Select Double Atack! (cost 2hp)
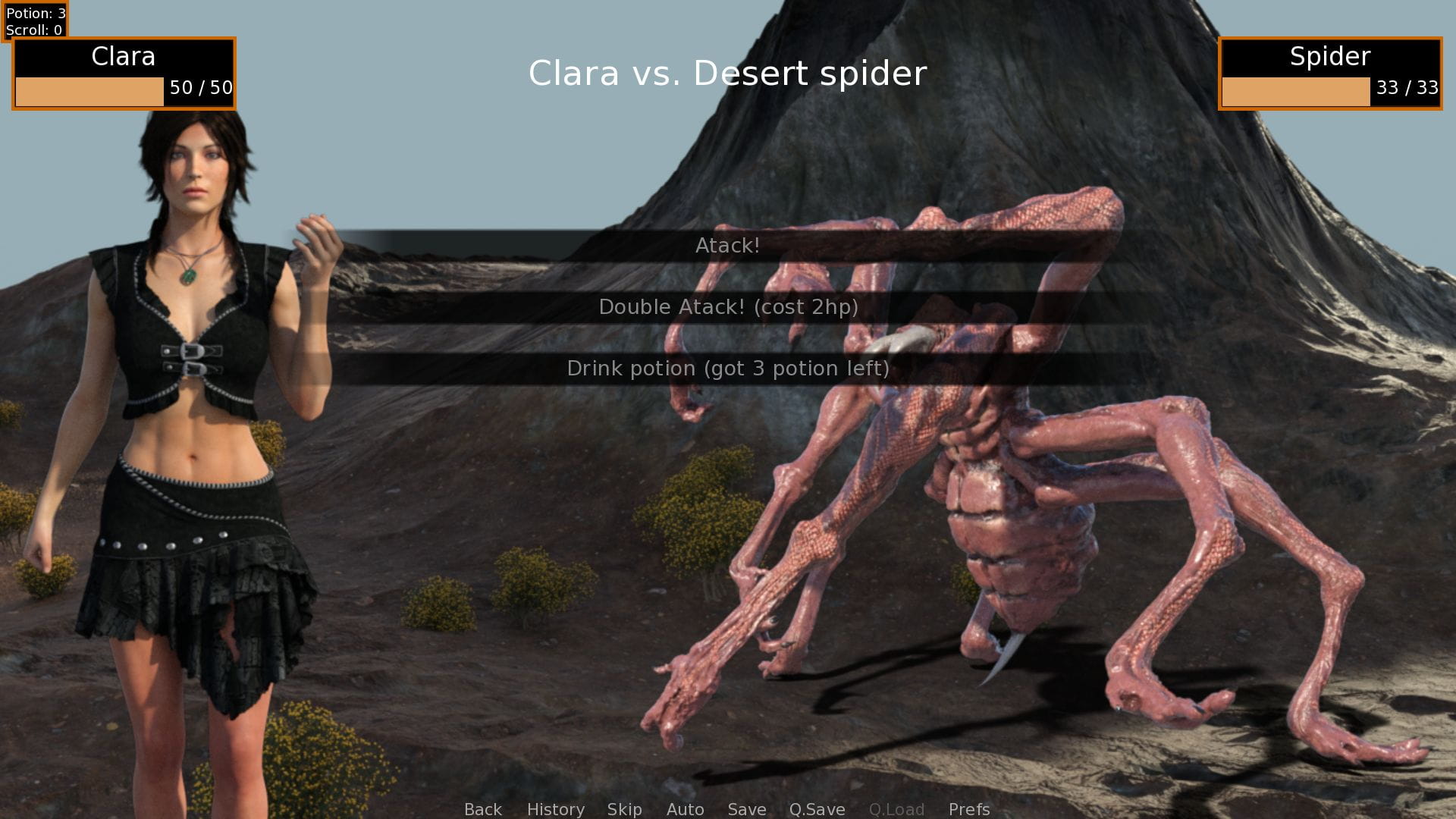The image size is (1456, 819). pos(728,307)
